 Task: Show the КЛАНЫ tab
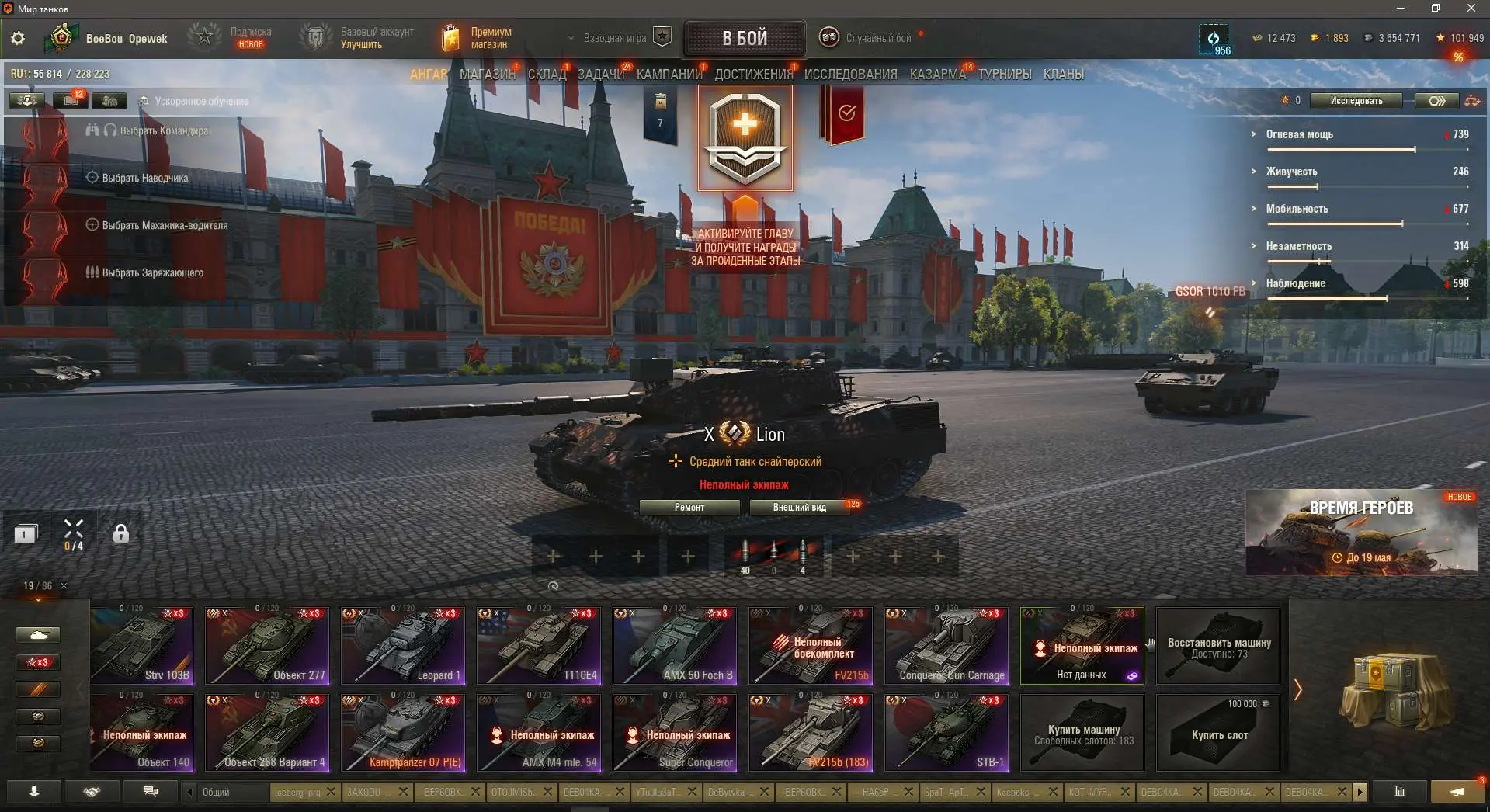click(x=1063, y=75)
